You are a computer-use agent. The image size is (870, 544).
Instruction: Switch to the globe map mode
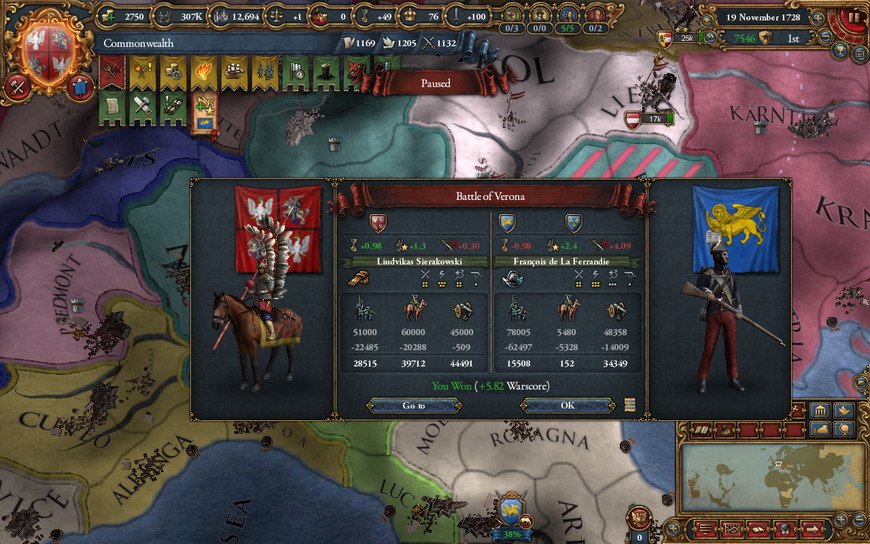click(x=845, y=429)
